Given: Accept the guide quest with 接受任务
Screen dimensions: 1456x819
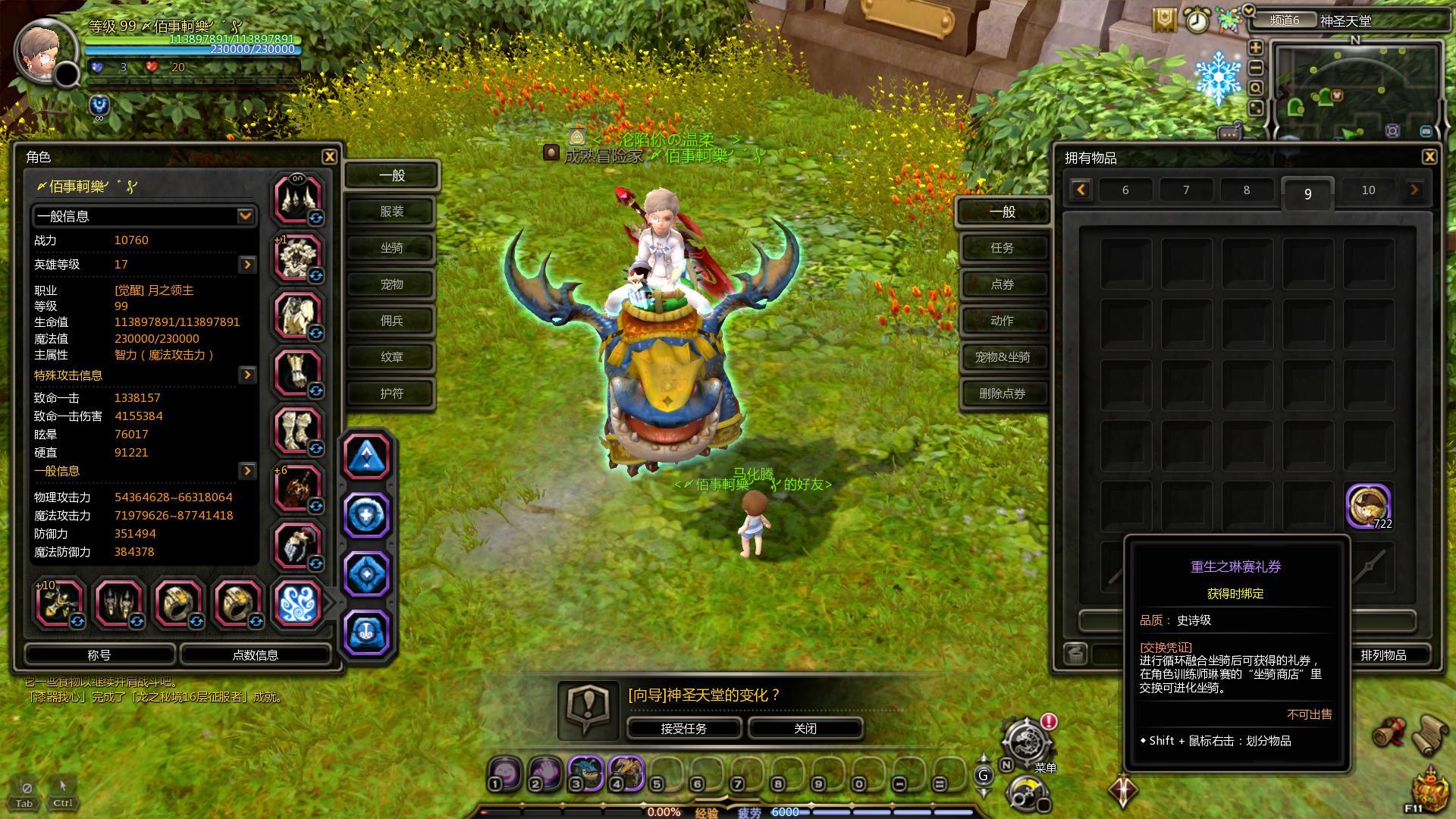Looking at the screenshot, I should pyautogui.click(x=683, y=728).
